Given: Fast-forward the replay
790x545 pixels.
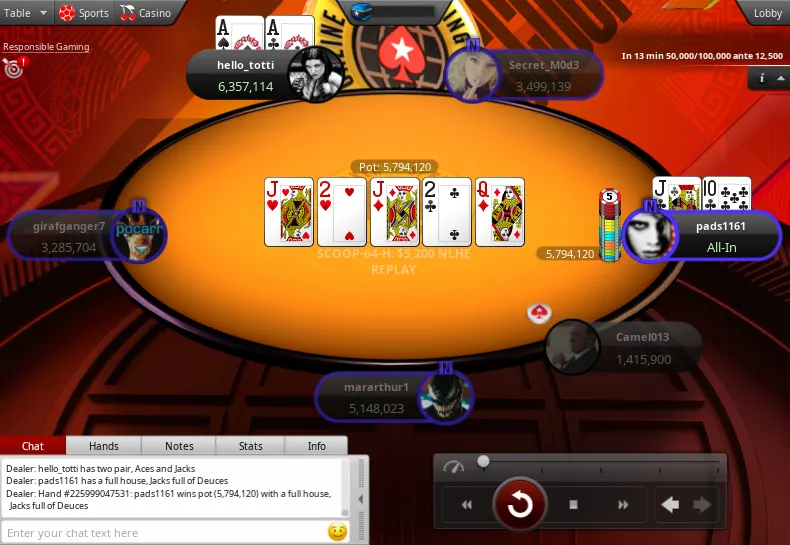Looking at the screenshot, I should pyautogui.click(x=623, y=505).
